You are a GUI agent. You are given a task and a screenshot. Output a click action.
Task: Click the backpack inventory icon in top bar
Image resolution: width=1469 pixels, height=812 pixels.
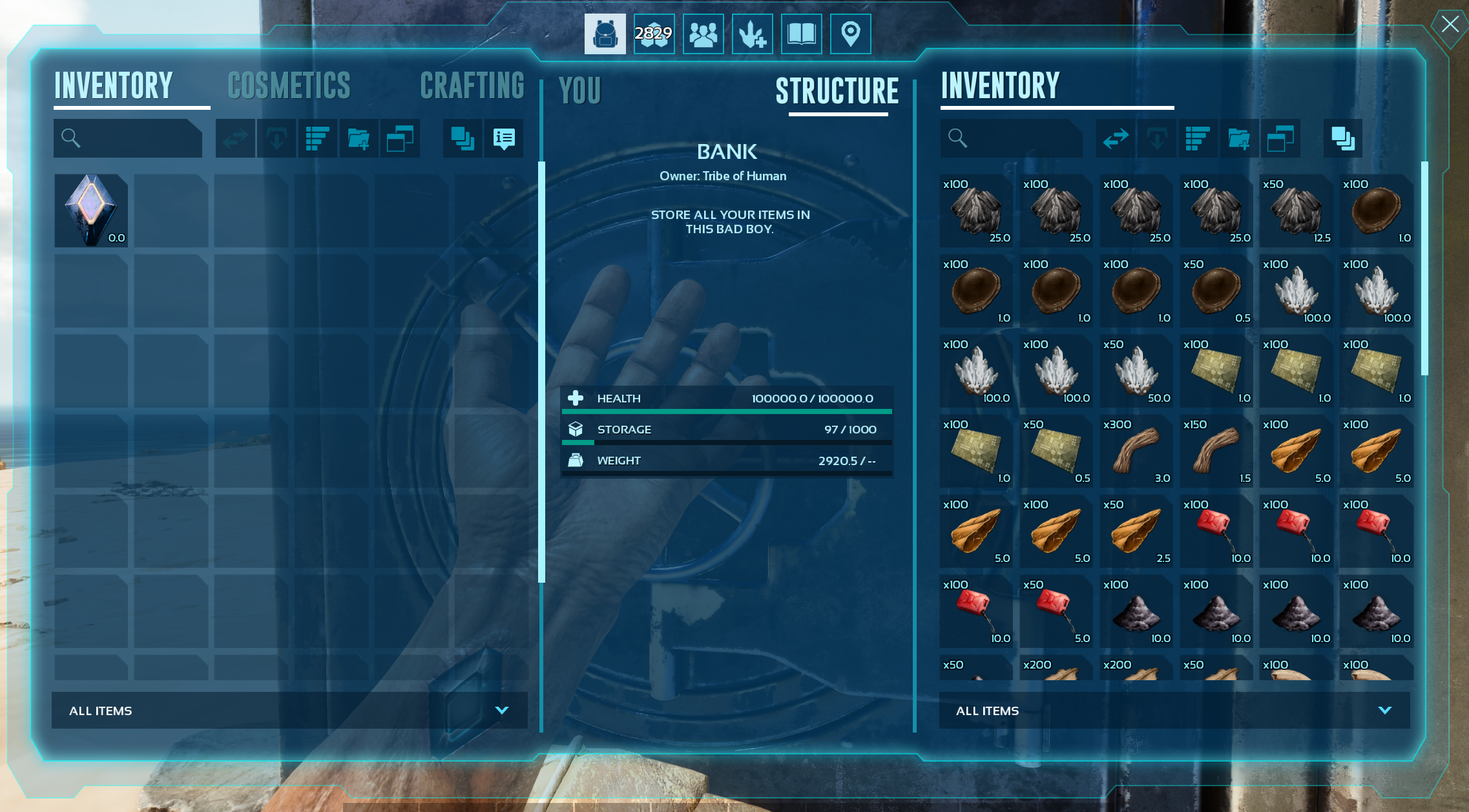click(x=605, y=34)
